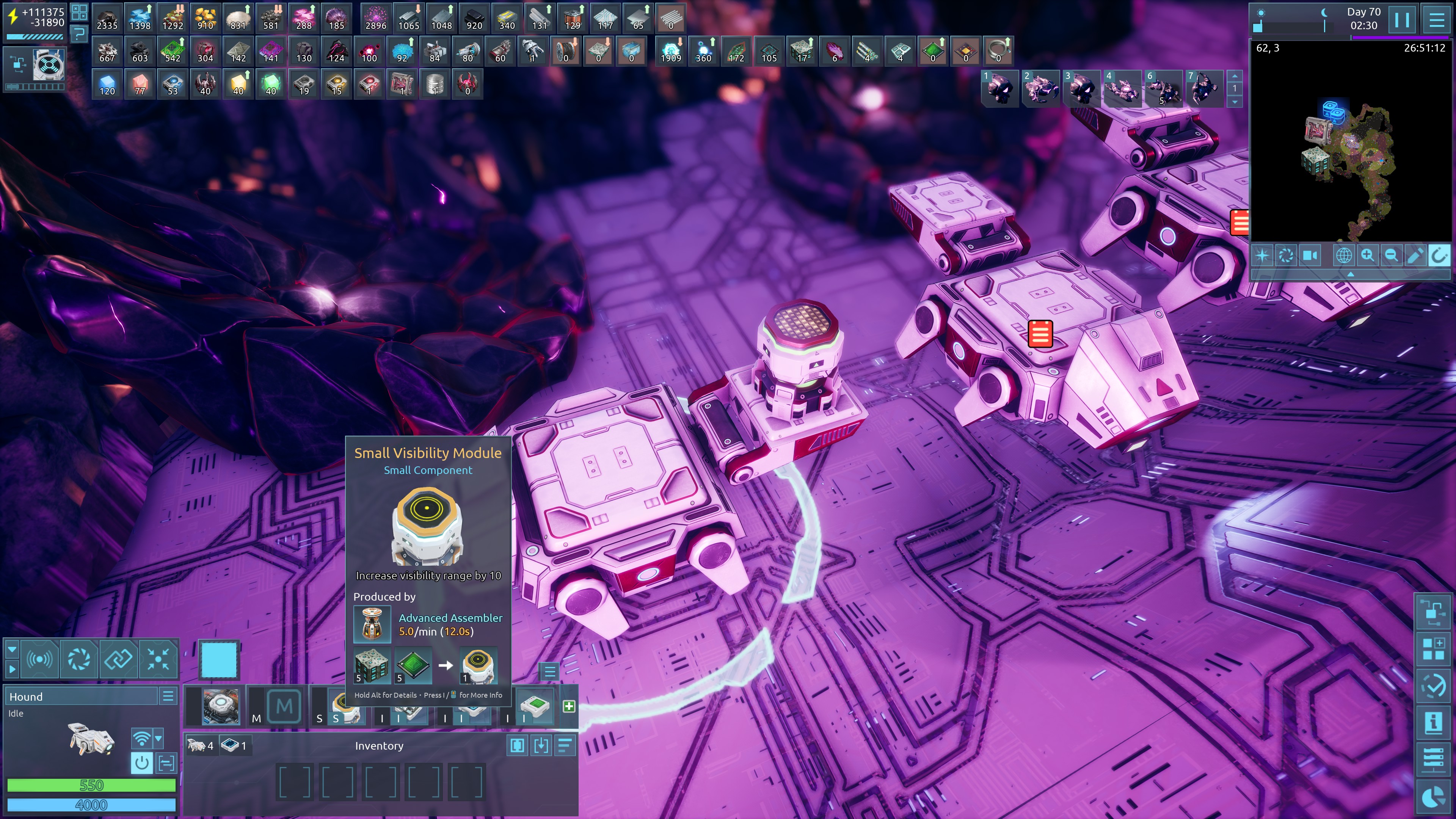This screenshot has height=819, width=1456.
Task: Open the build grid menu
Action: click(x=1433, y=649)
